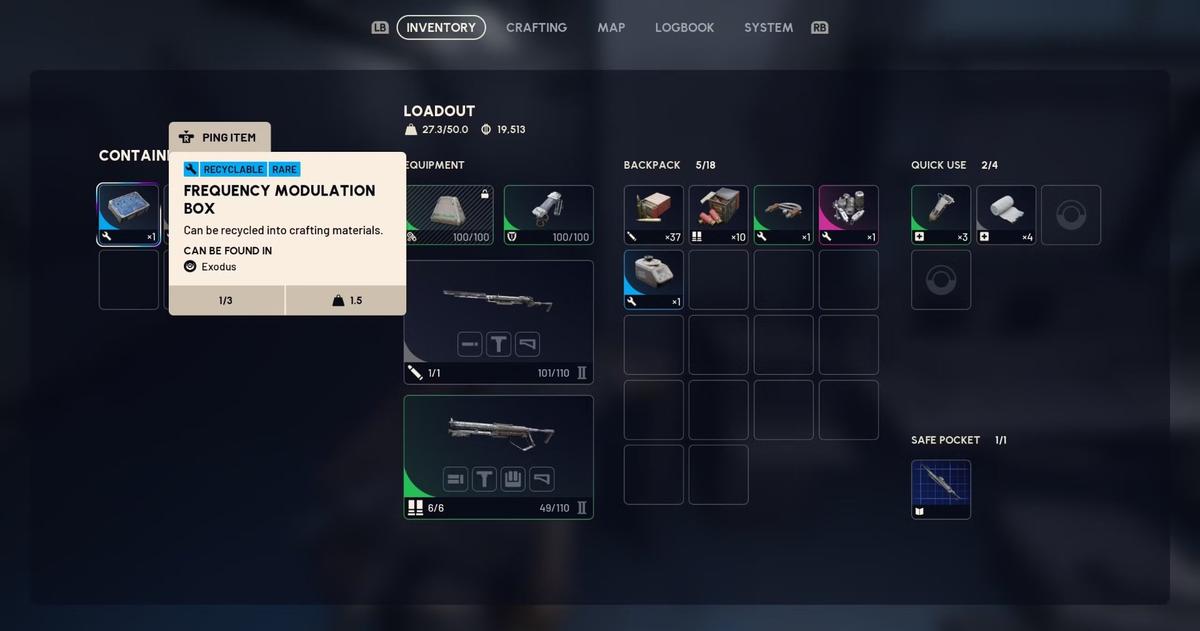Select the bandage roll in quick use

pos(1006,214)
